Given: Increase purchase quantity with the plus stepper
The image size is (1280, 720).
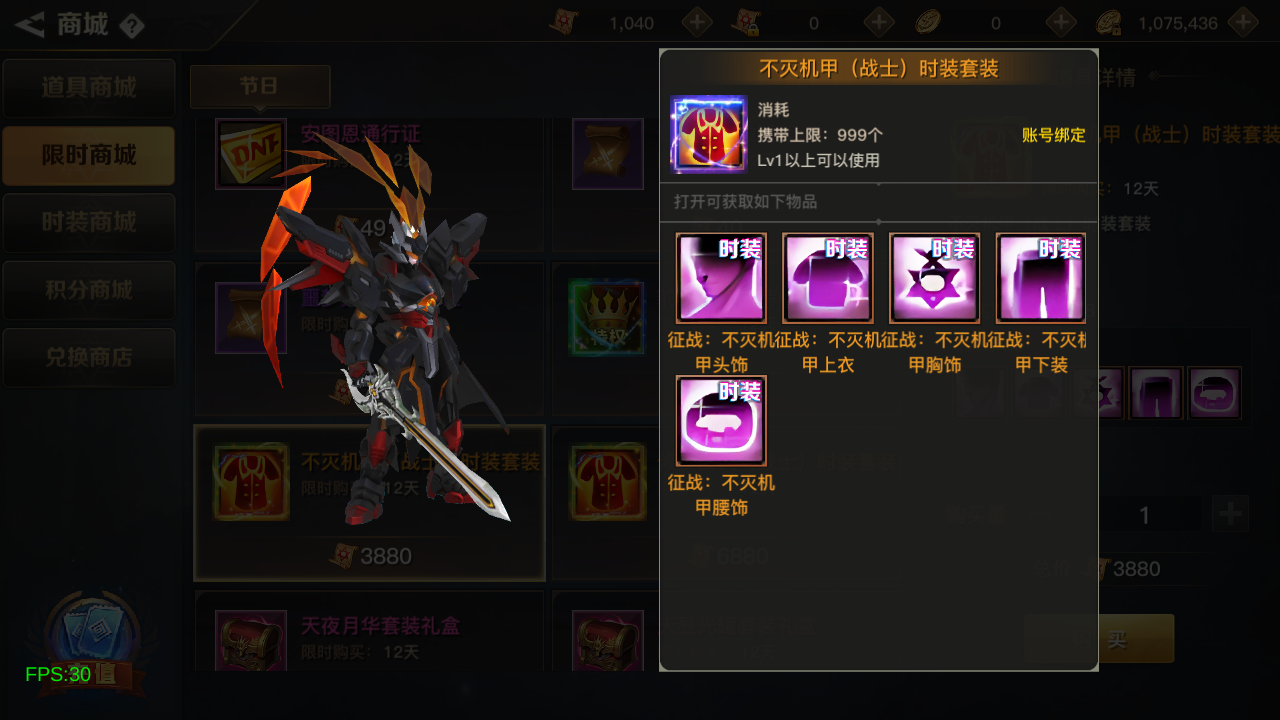Looking at the screenshot, I should (x=1230, y=514).
